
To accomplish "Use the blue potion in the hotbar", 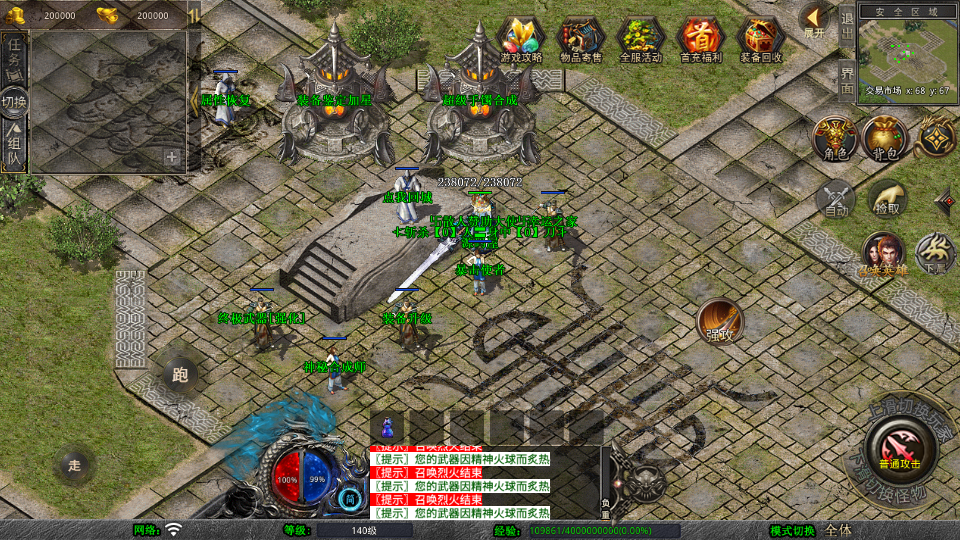I will [x=386, y=426].
